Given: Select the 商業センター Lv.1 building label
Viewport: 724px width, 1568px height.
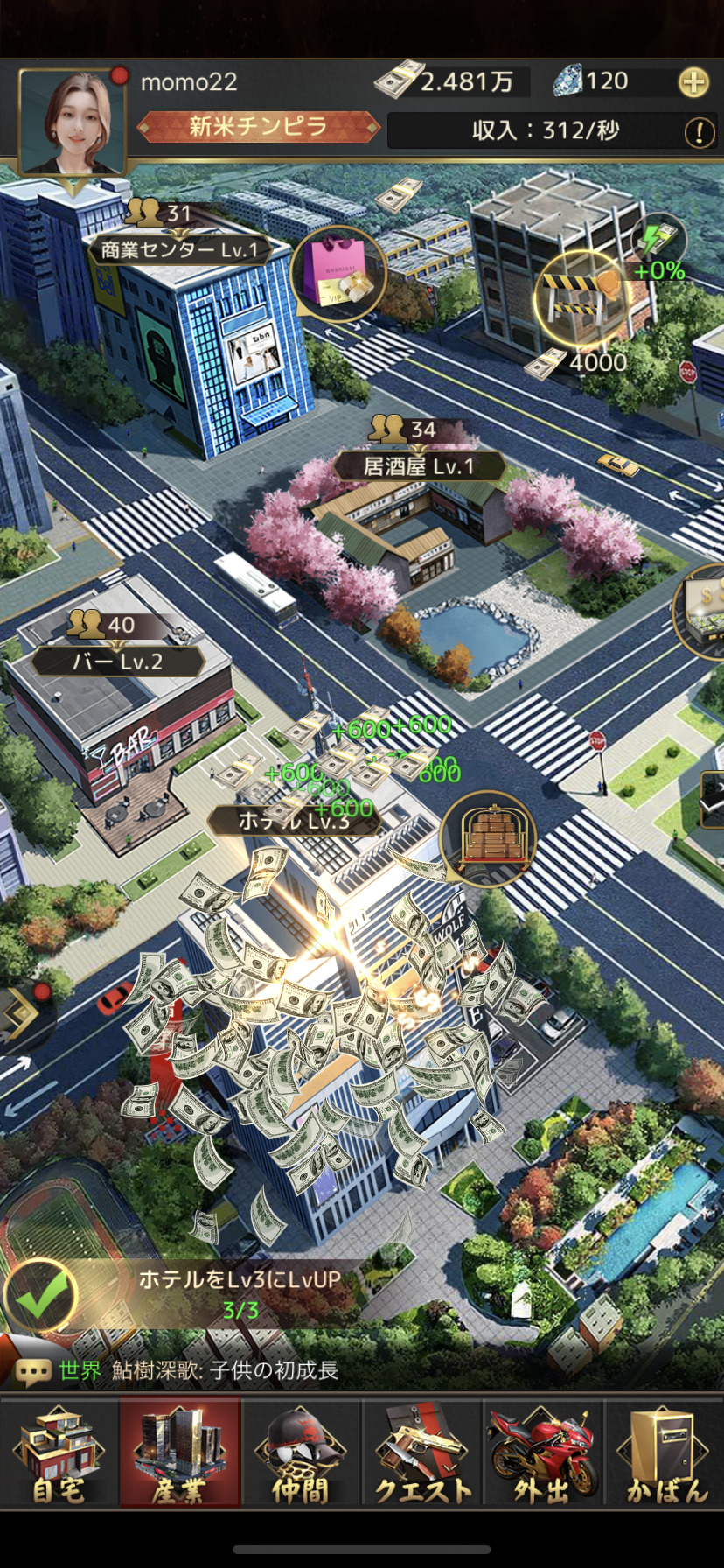Looking at the screenshot, I should click(x=179, y=250).
